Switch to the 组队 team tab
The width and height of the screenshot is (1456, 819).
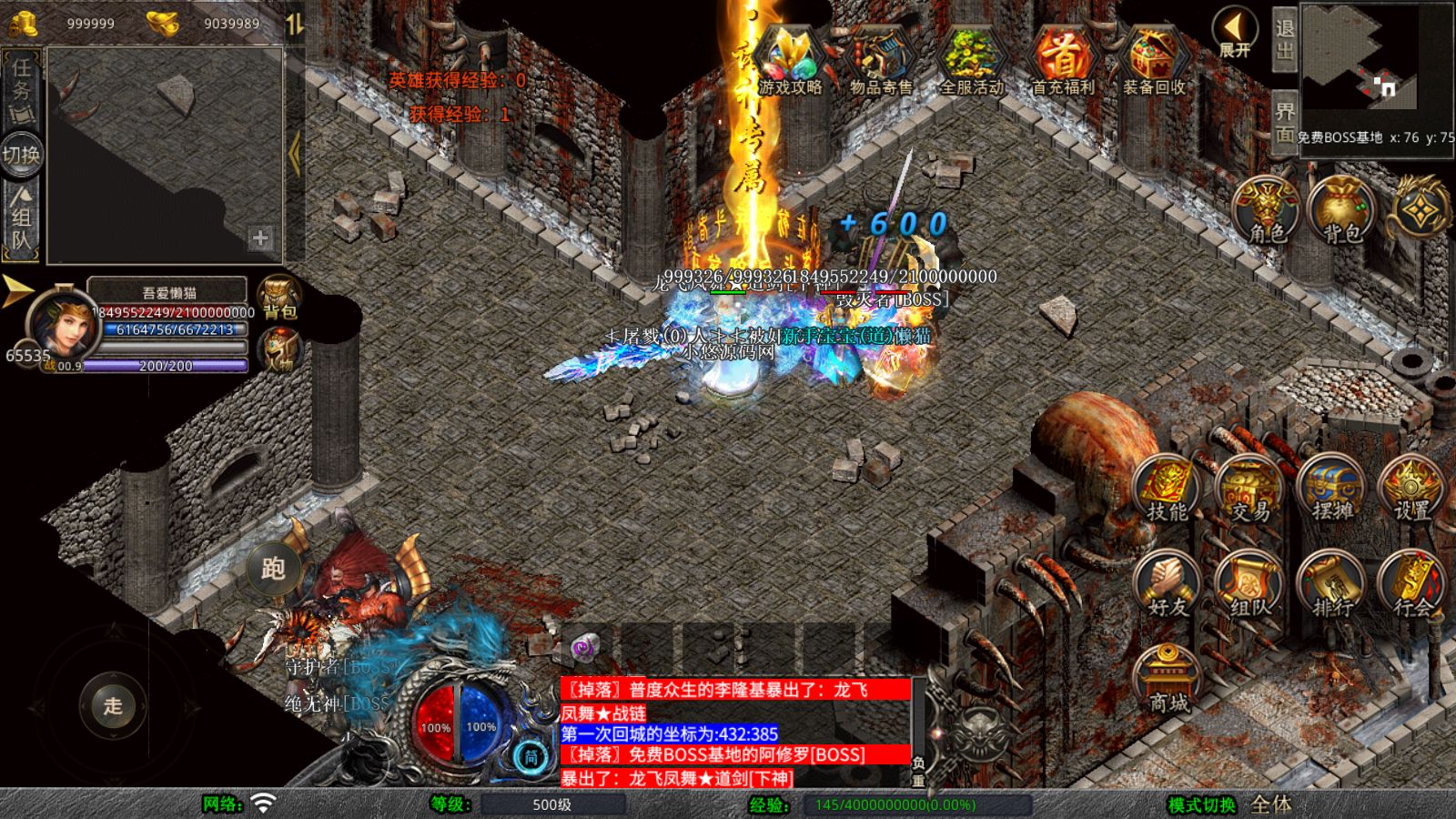pyautogui.click(x=21, y=217)
